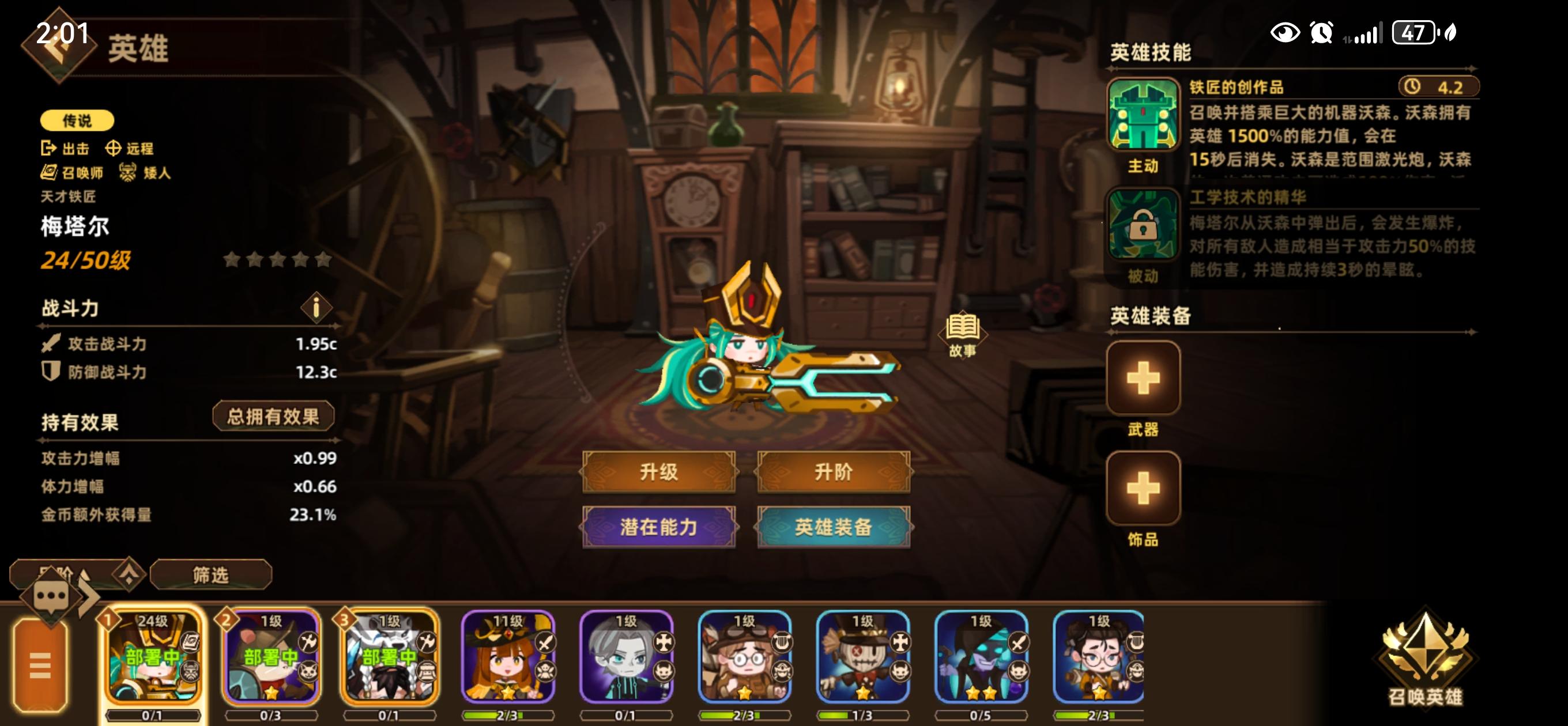Open the 英雄装备 equipment button
The height and width of the screenshot is (726, 1568).
pos(834,528)
